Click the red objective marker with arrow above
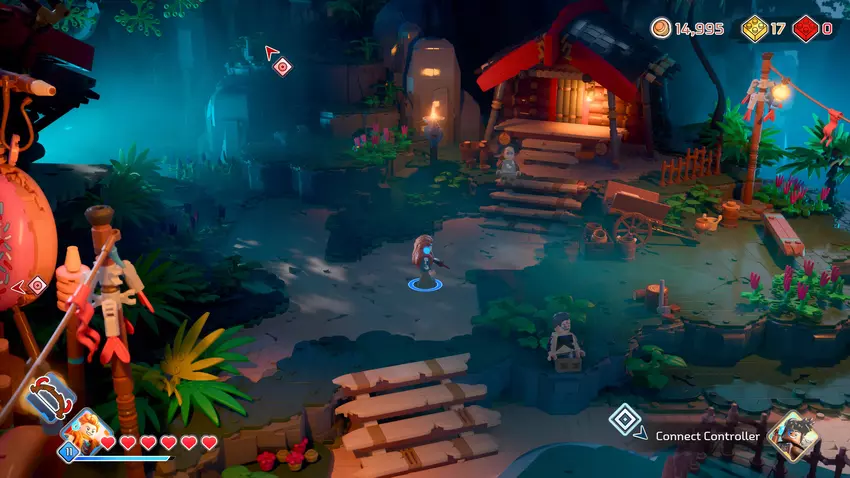 point(283,67)
